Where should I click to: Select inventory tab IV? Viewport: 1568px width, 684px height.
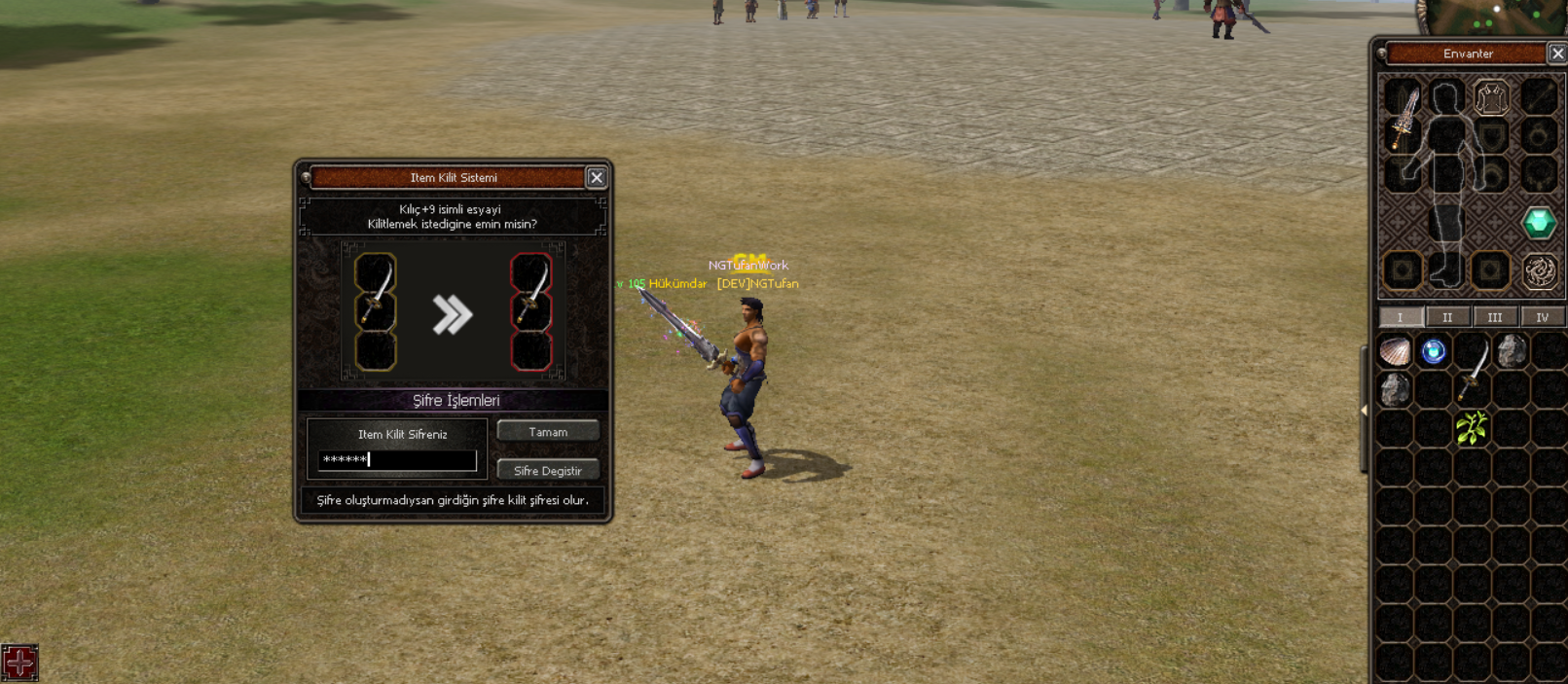[1542, 317]
